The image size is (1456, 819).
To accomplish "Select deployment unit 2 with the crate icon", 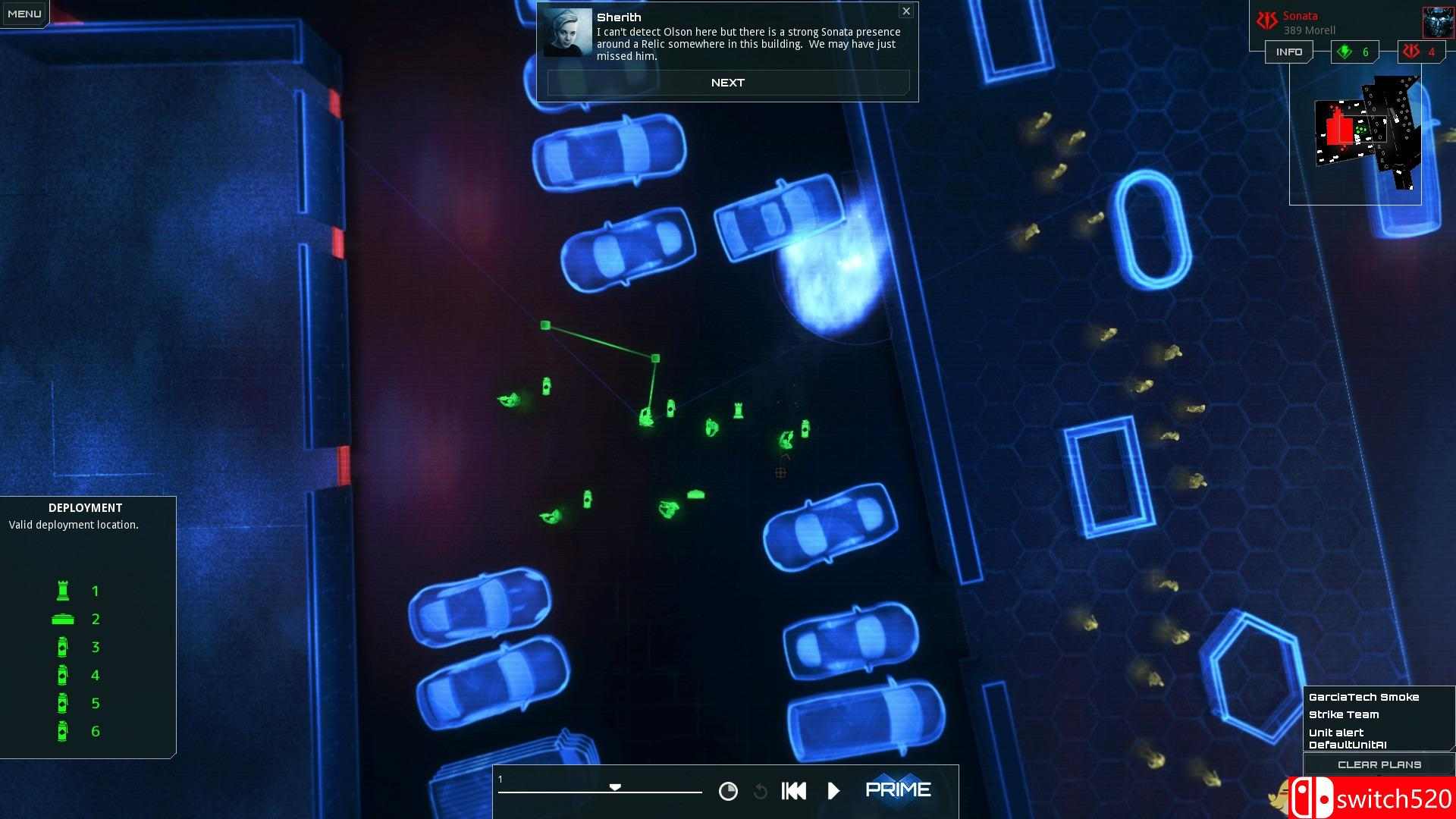I will [x=63, y=618].
